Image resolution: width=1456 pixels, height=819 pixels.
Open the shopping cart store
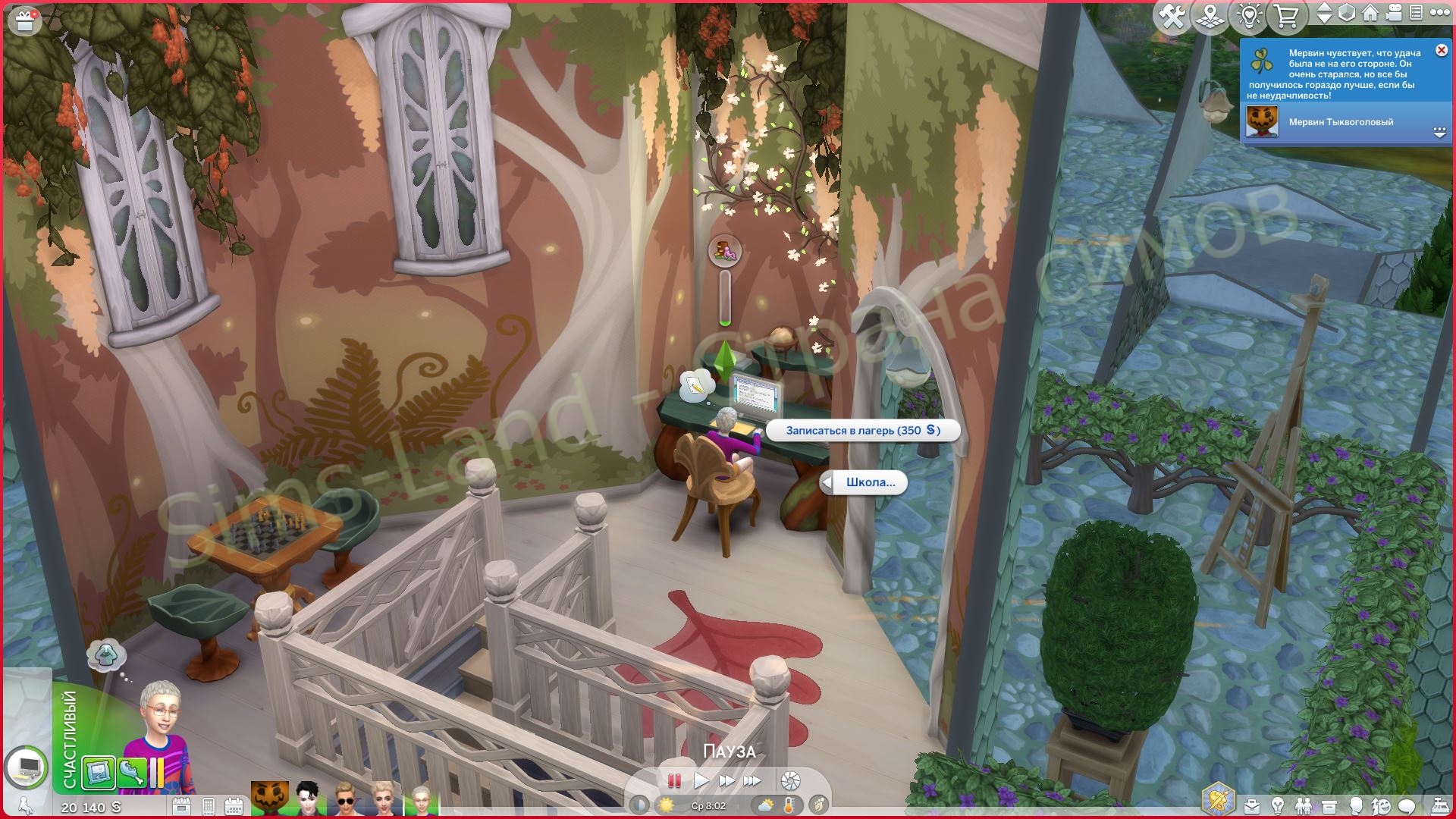pos(1286,16)
